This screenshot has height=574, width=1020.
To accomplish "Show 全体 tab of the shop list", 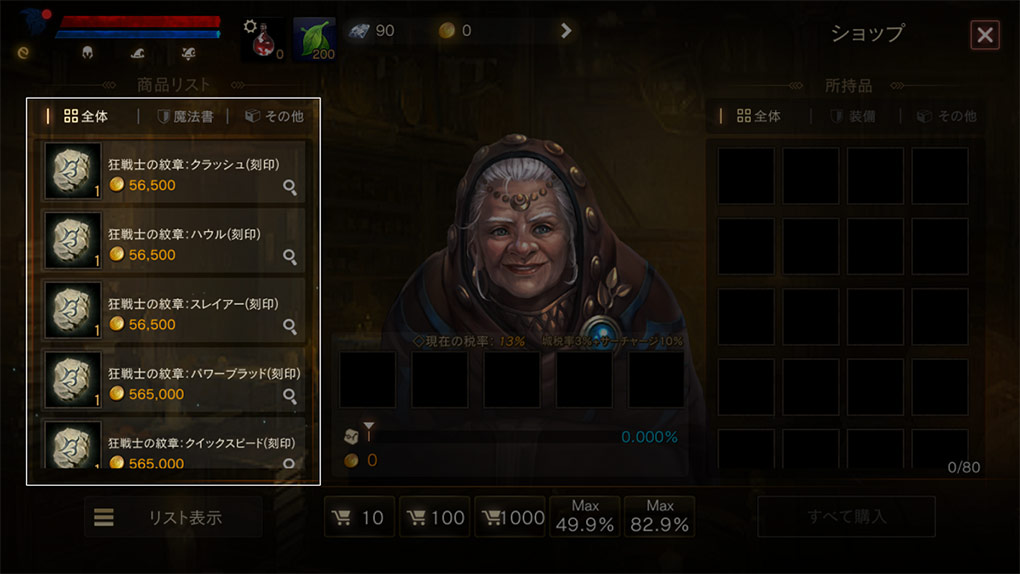I will (86, 117).
